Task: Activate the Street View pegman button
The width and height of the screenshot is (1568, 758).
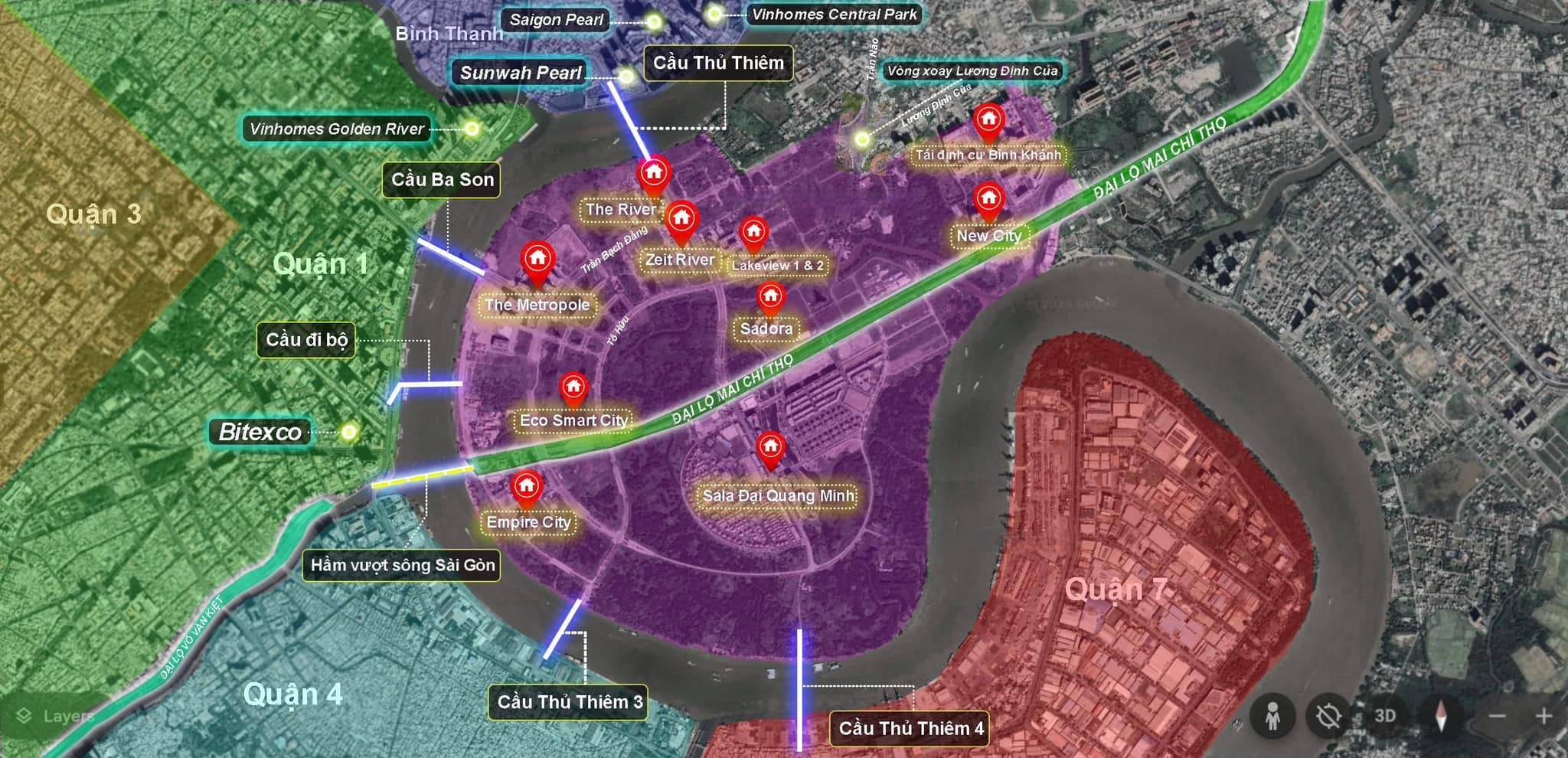Action: (1272, 717)
